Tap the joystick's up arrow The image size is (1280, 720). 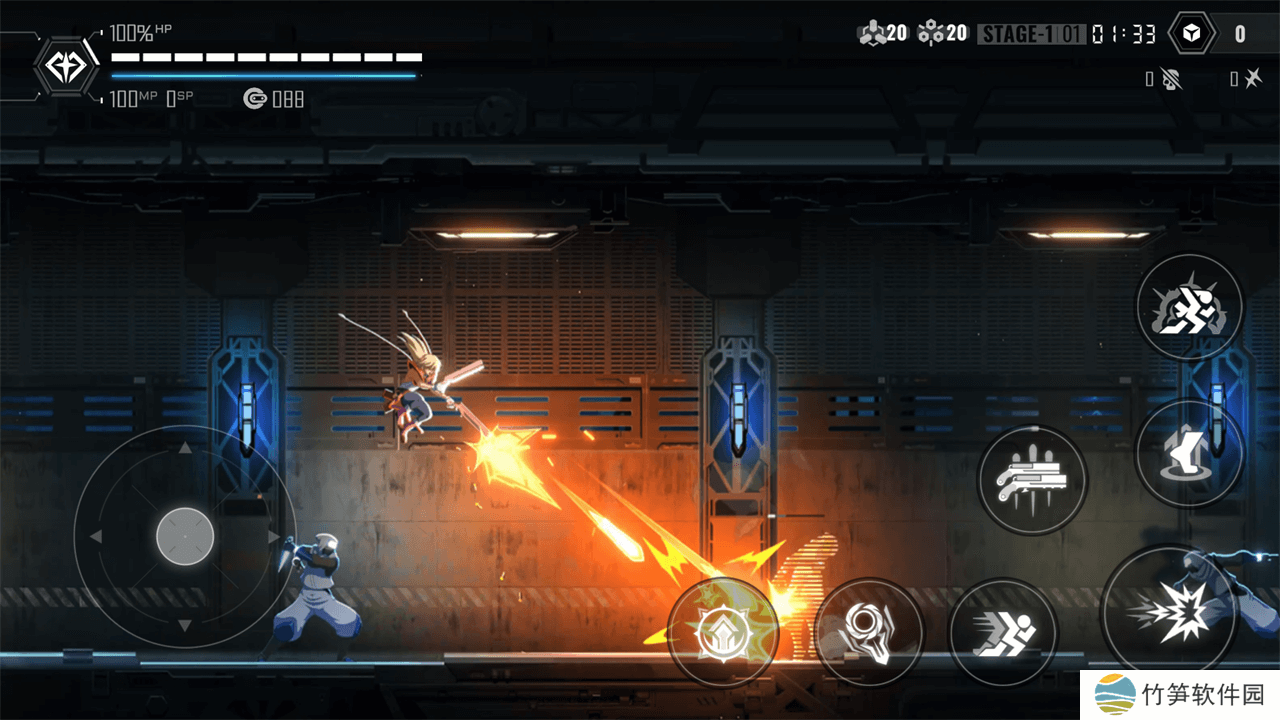click(x=185, y=447)
